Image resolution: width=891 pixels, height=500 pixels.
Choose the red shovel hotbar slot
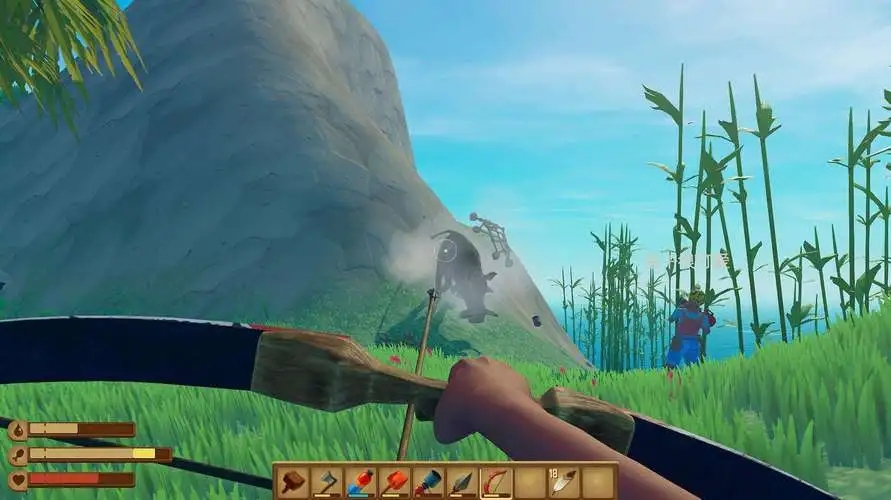395,482
